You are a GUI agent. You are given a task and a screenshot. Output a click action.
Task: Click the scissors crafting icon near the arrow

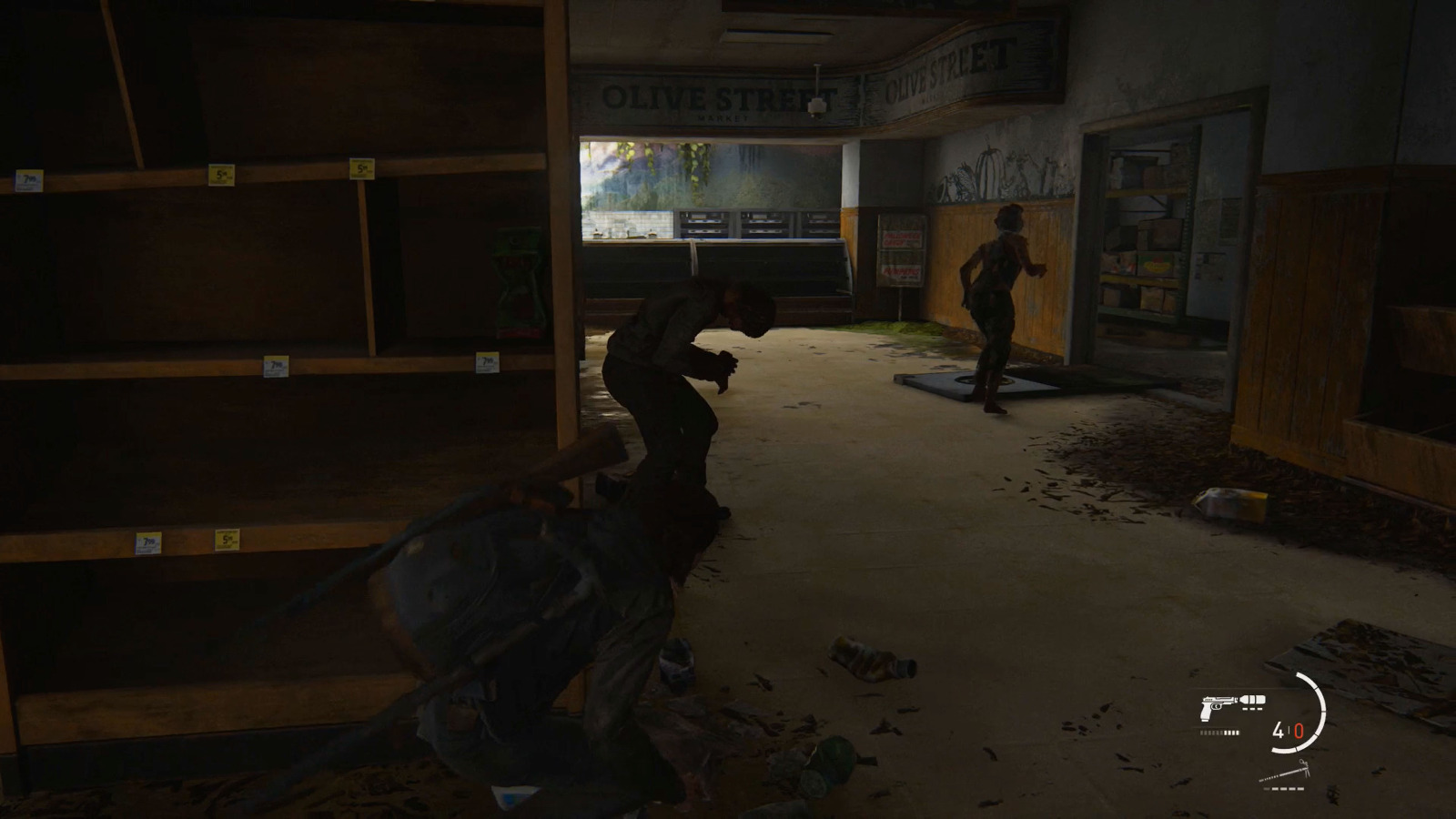tap(1303, 767)
